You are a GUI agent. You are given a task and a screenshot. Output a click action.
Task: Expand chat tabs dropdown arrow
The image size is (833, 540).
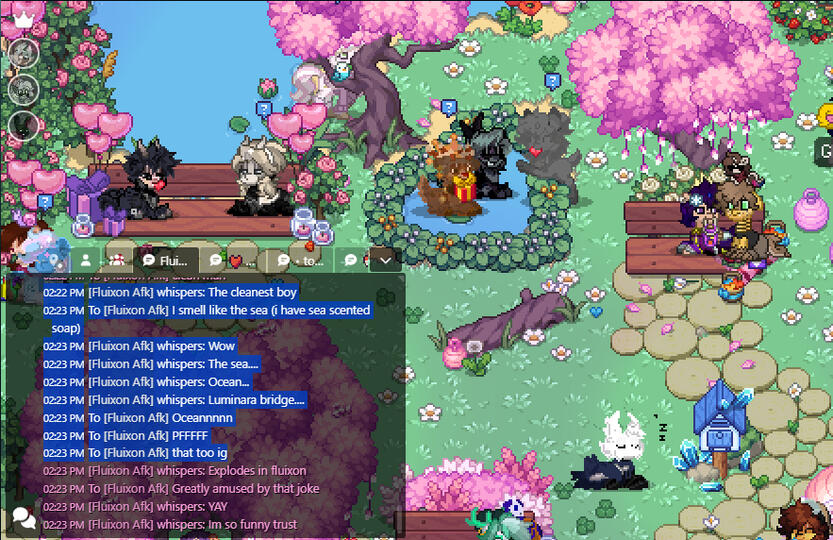pos(386,260)
